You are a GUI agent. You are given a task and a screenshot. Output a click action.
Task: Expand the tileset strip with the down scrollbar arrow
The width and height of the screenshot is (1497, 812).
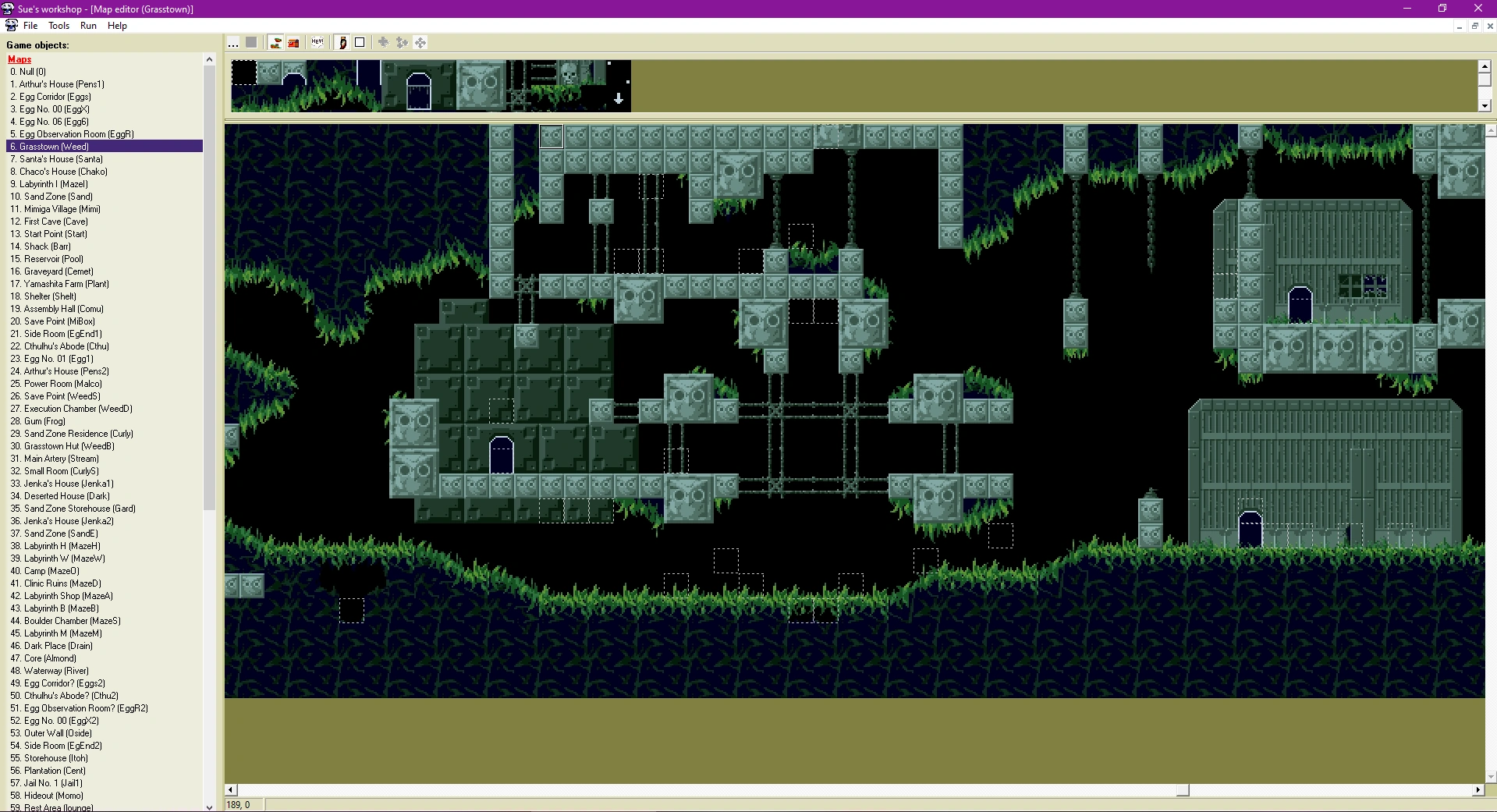[x=1483, y=106]
